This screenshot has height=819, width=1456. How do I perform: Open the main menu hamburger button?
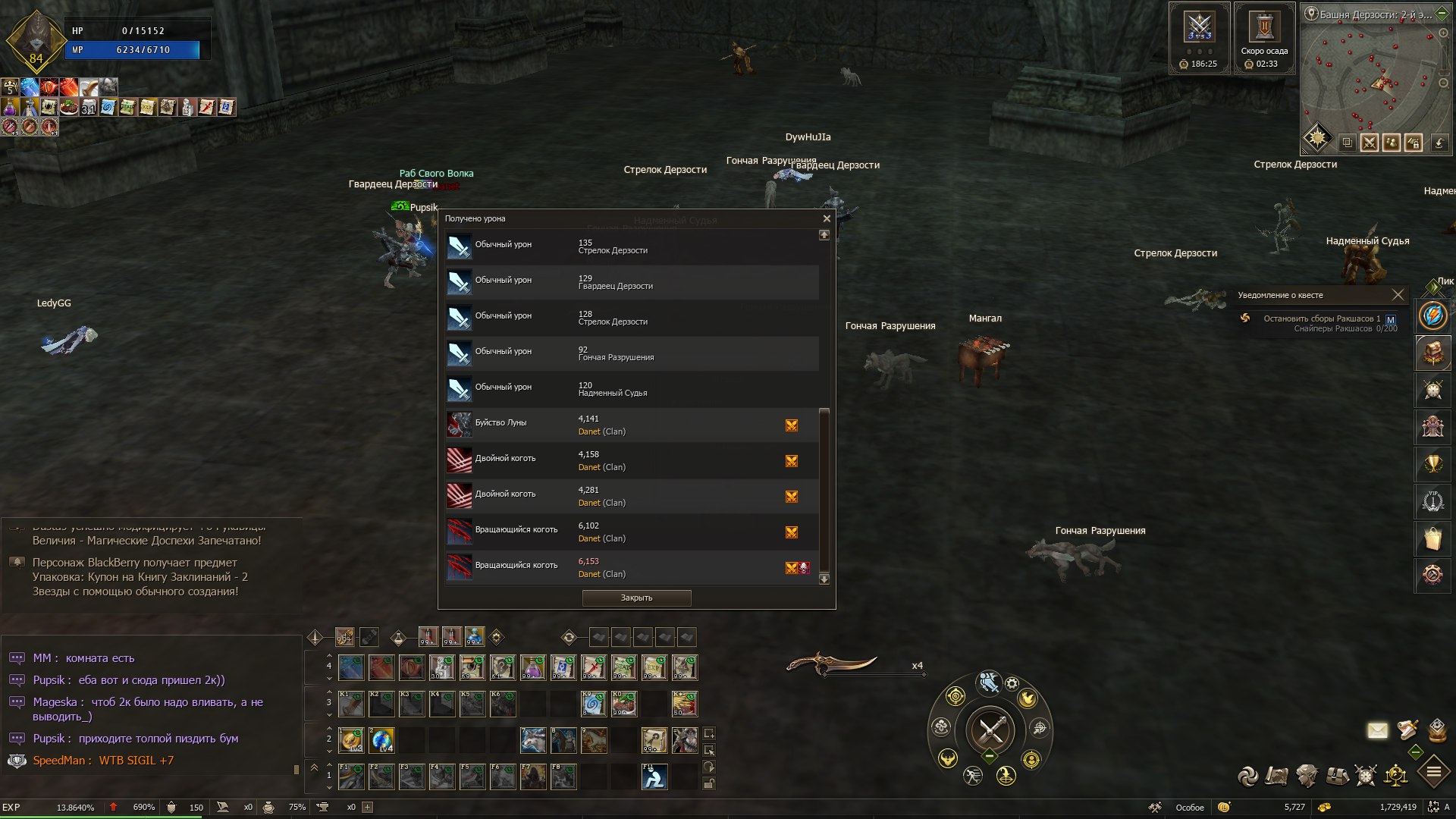pyautogui.click(x=1434, y=773)
